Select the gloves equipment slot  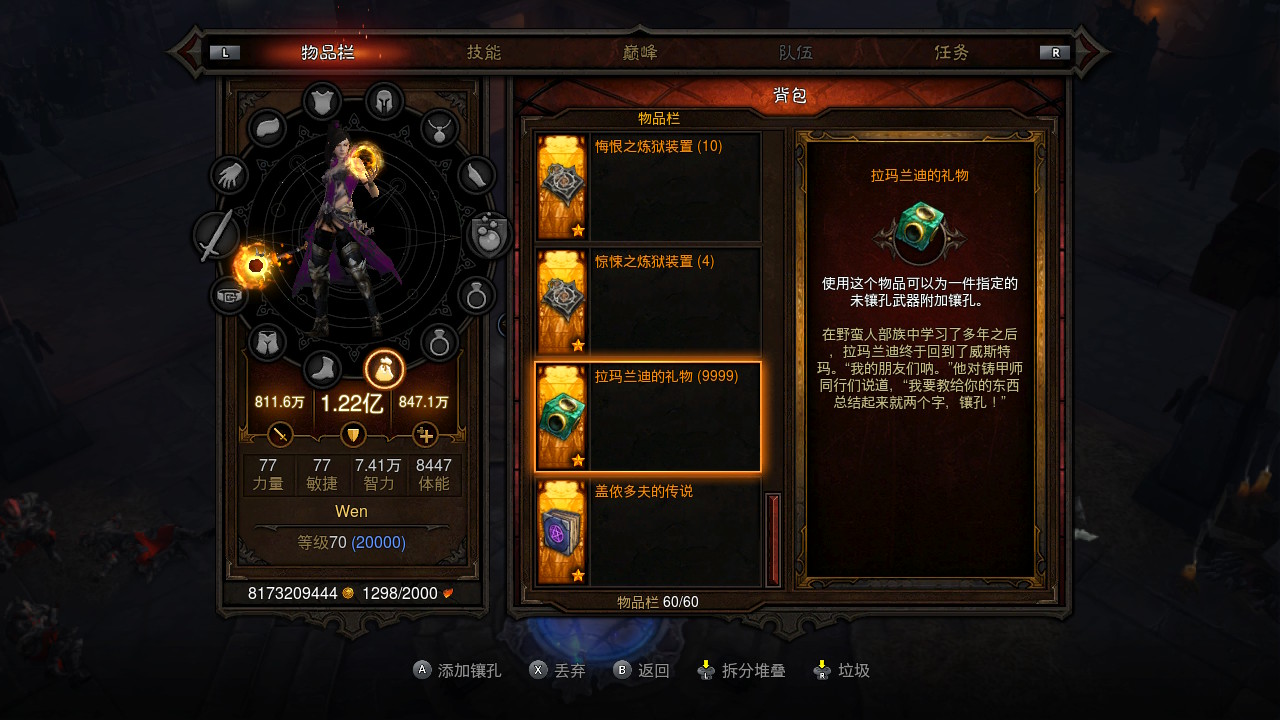229,176
